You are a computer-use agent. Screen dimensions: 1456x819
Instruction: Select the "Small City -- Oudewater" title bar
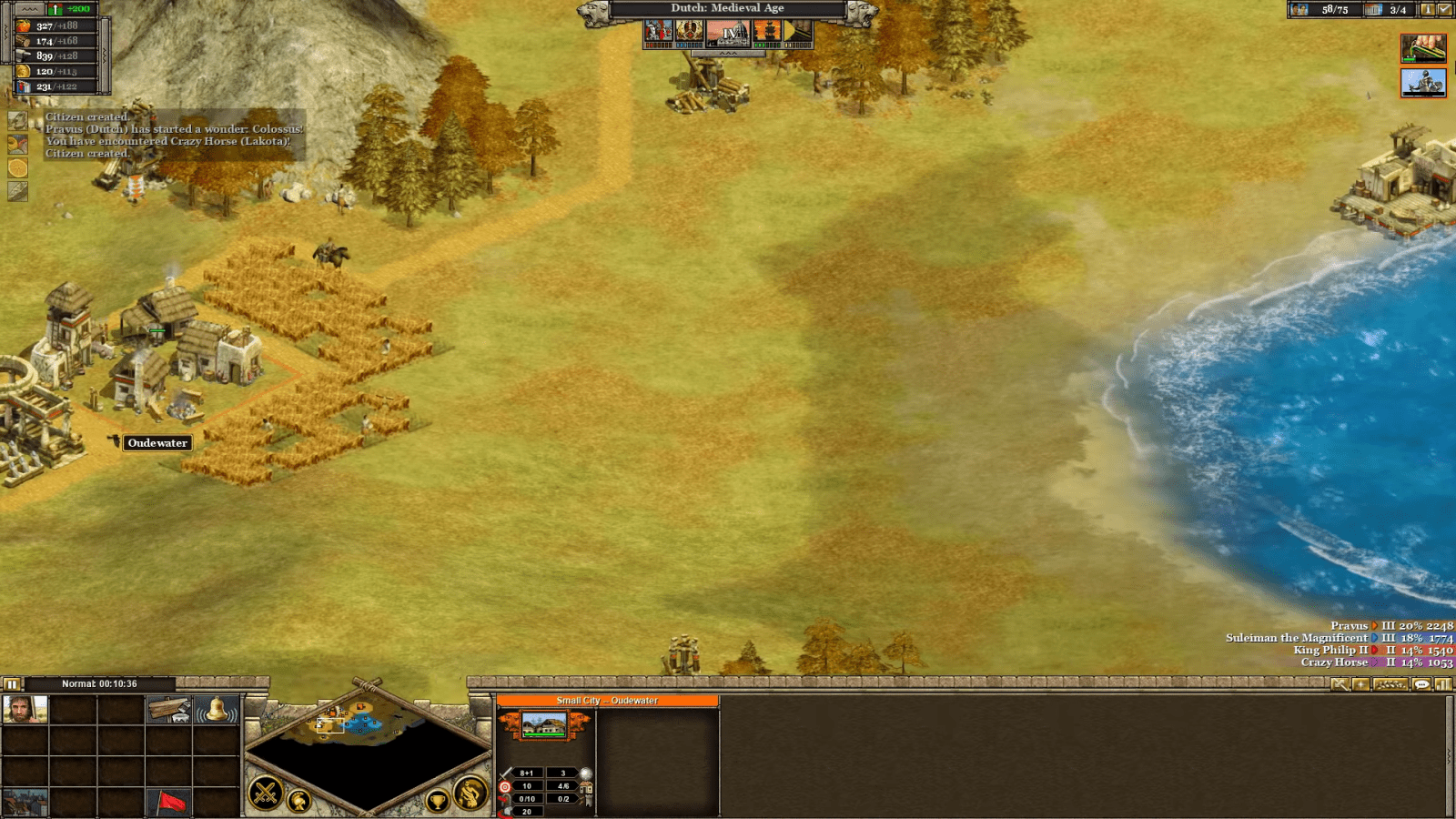(608, 701)
